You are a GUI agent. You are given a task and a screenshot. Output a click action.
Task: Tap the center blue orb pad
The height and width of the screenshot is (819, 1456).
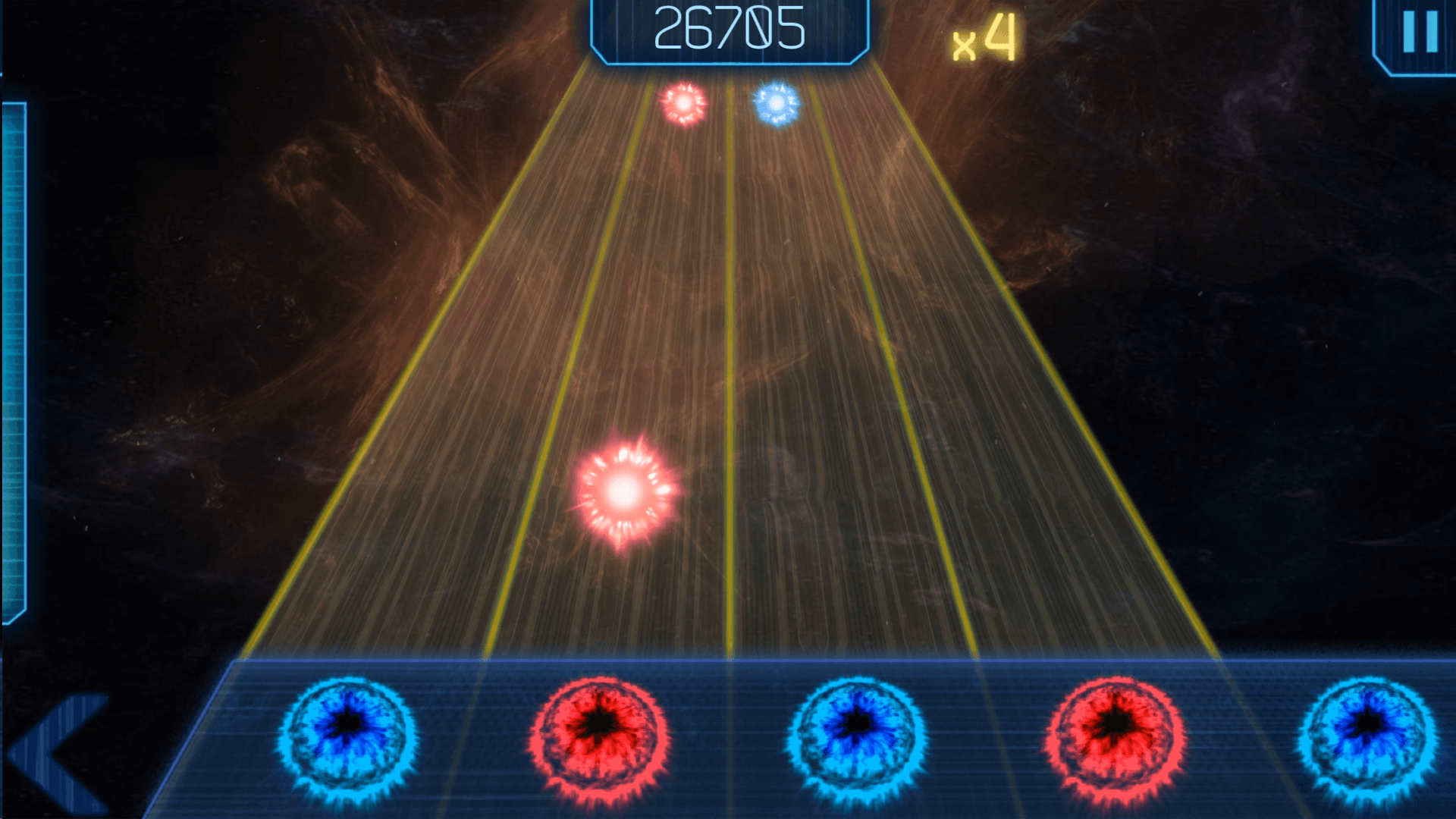pos(857,736)
